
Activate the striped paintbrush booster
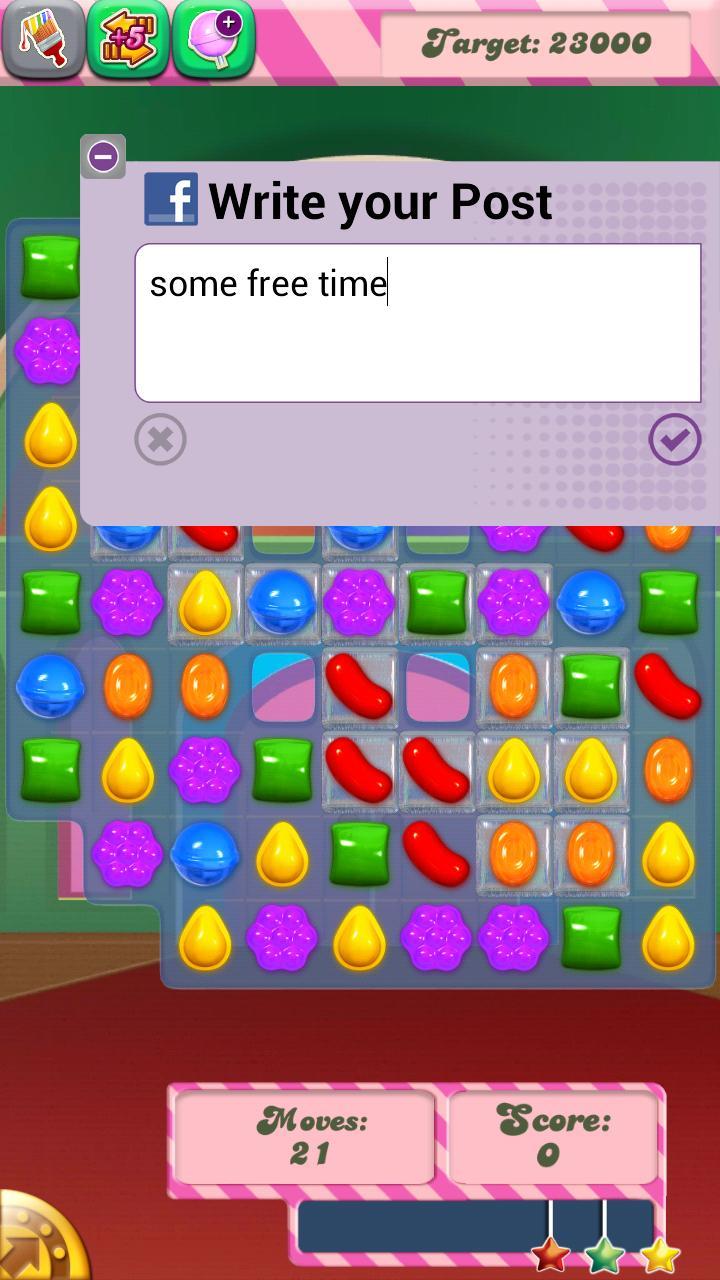pyautogui.click(x=42, y=38)
